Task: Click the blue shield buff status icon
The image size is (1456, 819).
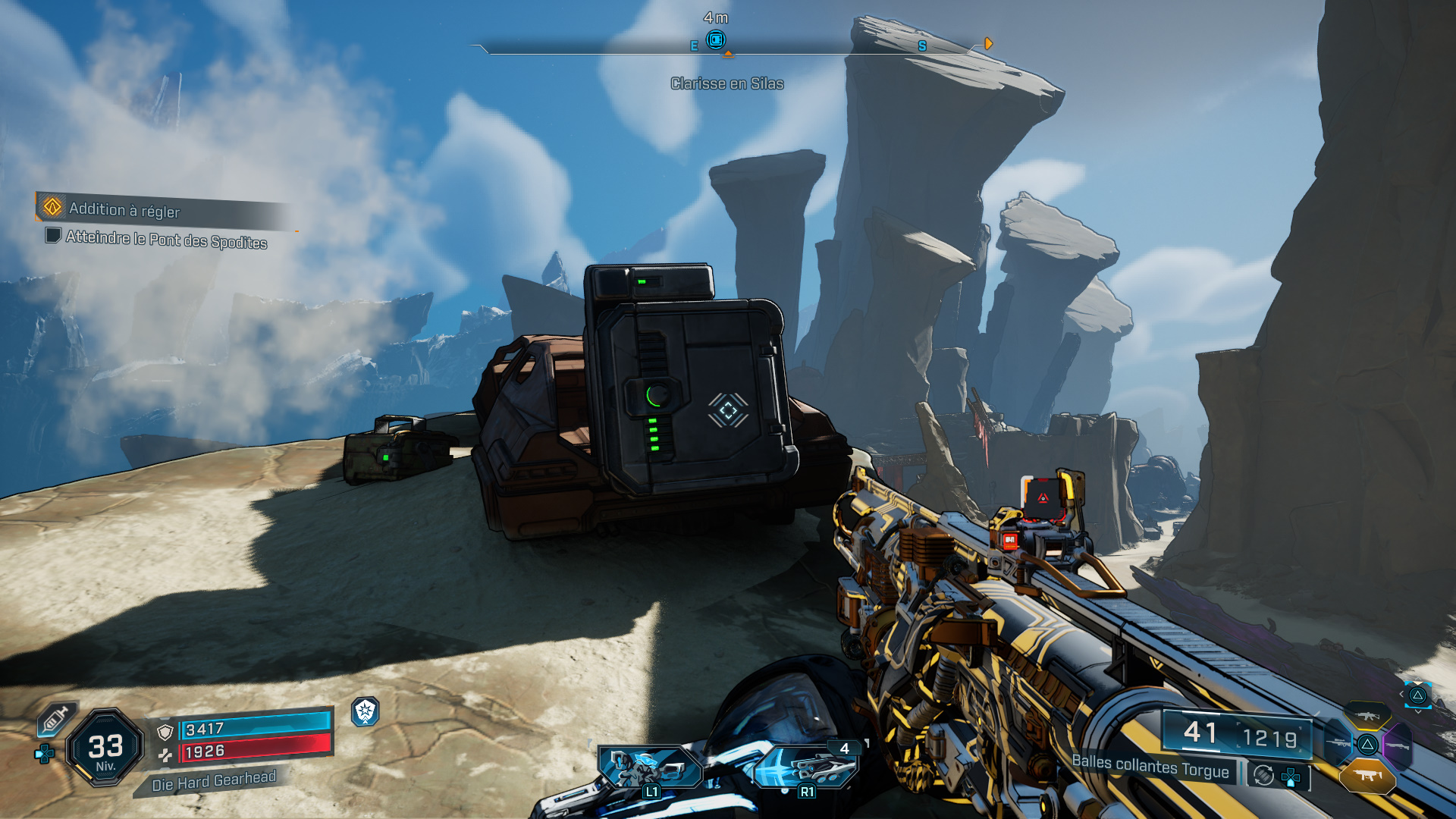Action: (x=366, y=711)
